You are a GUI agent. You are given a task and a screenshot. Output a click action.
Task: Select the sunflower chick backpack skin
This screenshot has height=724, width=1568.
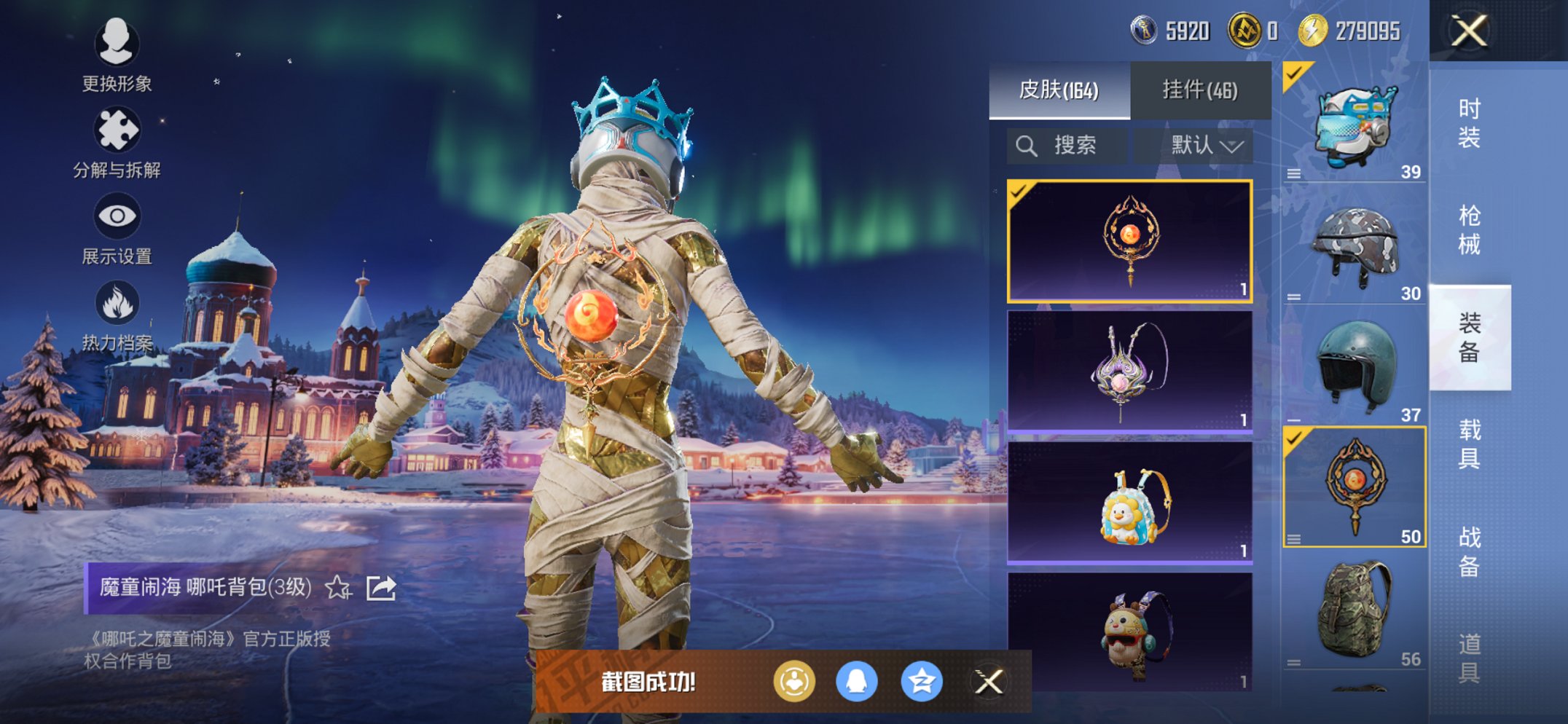[x=1129, y=503]
